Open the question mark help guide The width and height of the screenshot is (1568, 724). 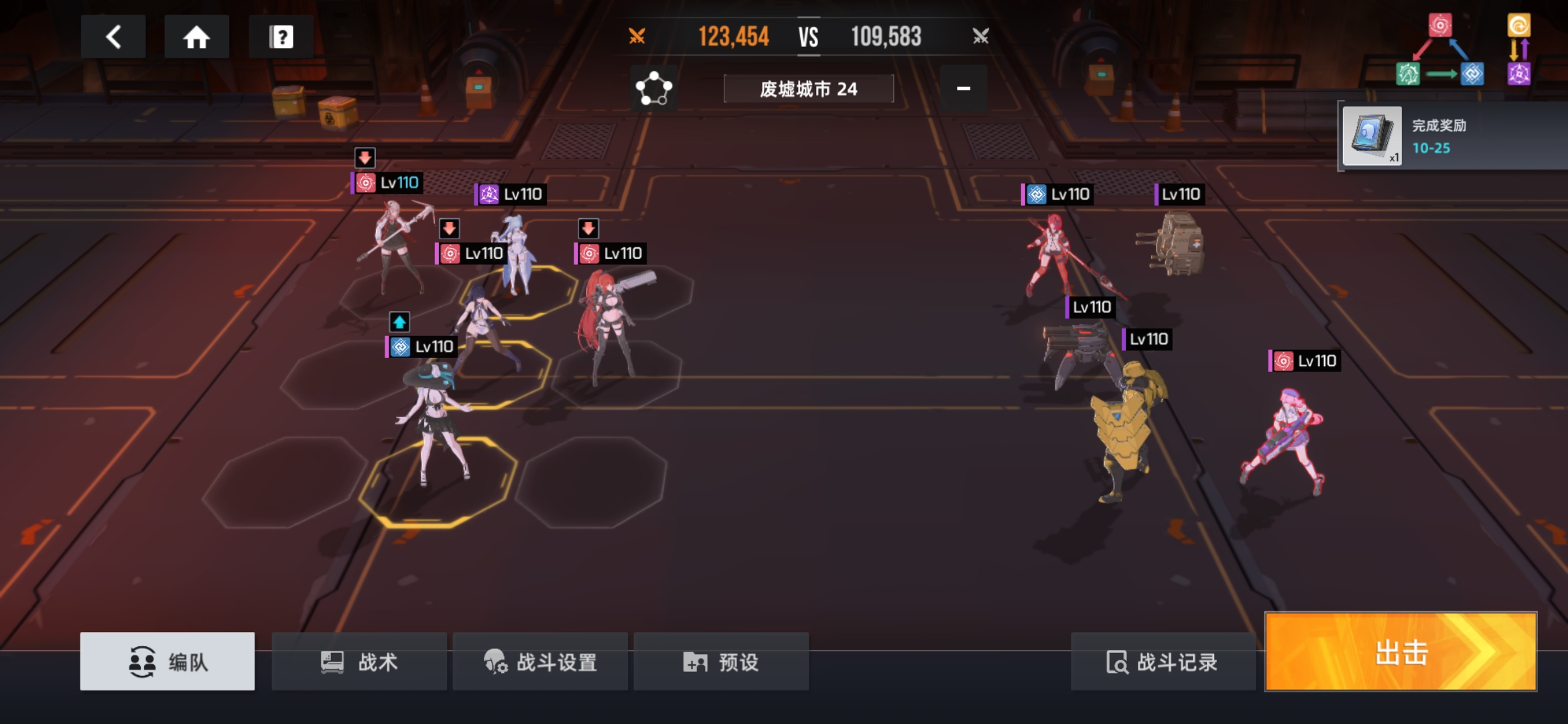pos(281,37)
